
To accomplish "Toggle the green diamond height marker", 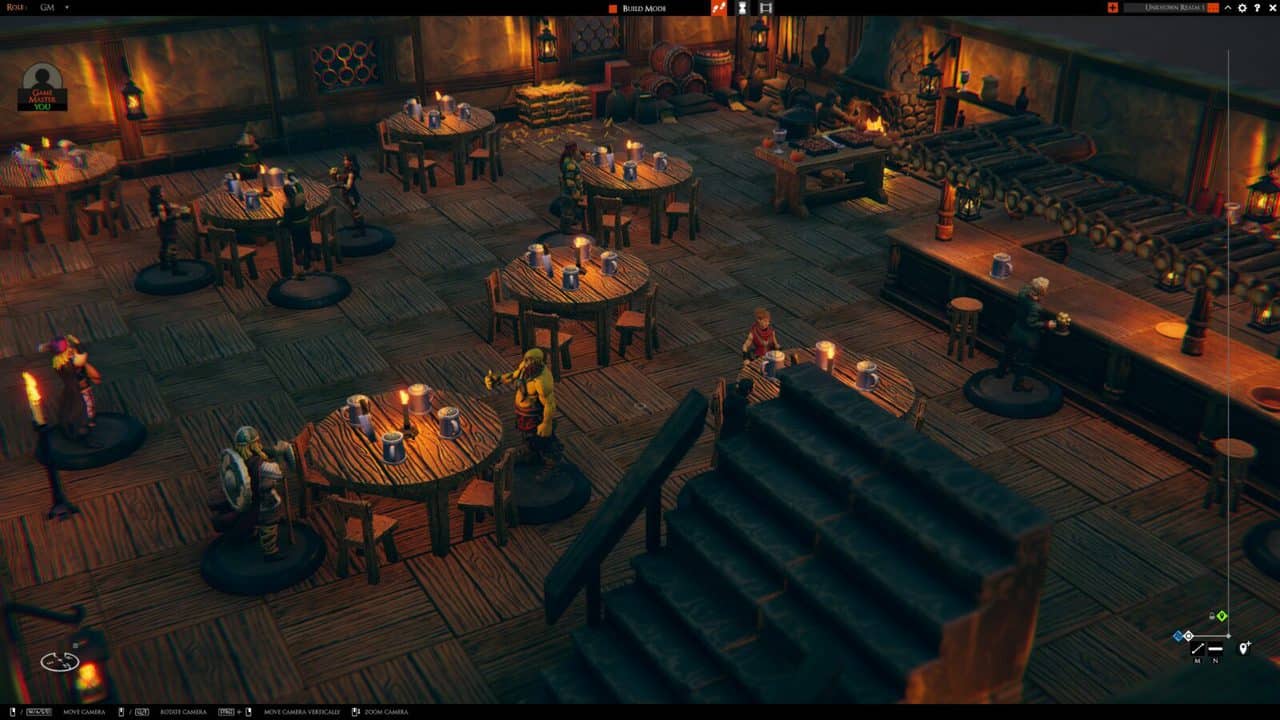I will point(1222,616).
